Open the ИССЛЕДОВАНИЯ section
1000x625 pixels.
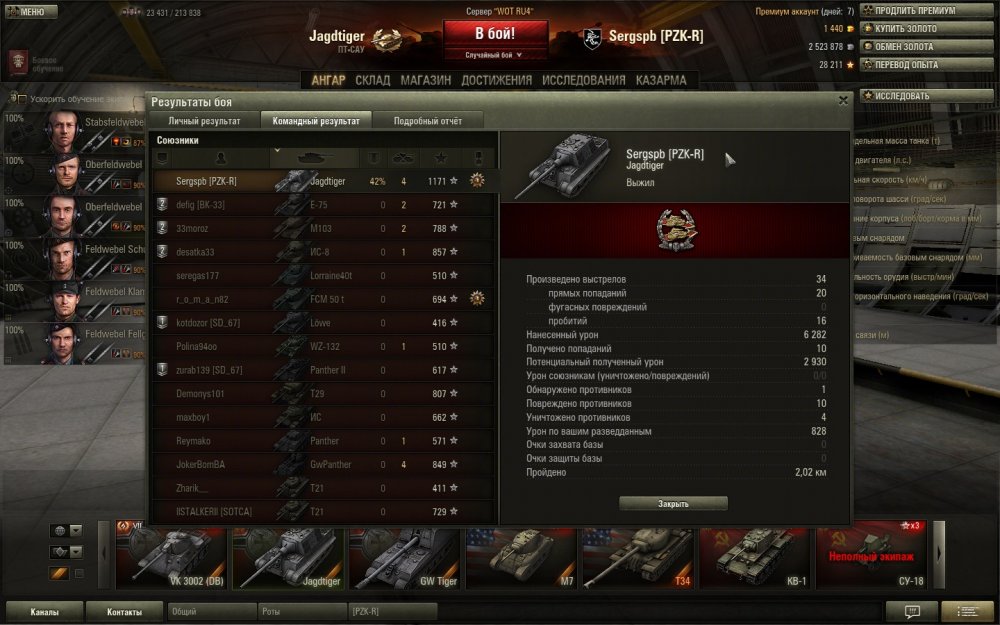coord(584,81)
